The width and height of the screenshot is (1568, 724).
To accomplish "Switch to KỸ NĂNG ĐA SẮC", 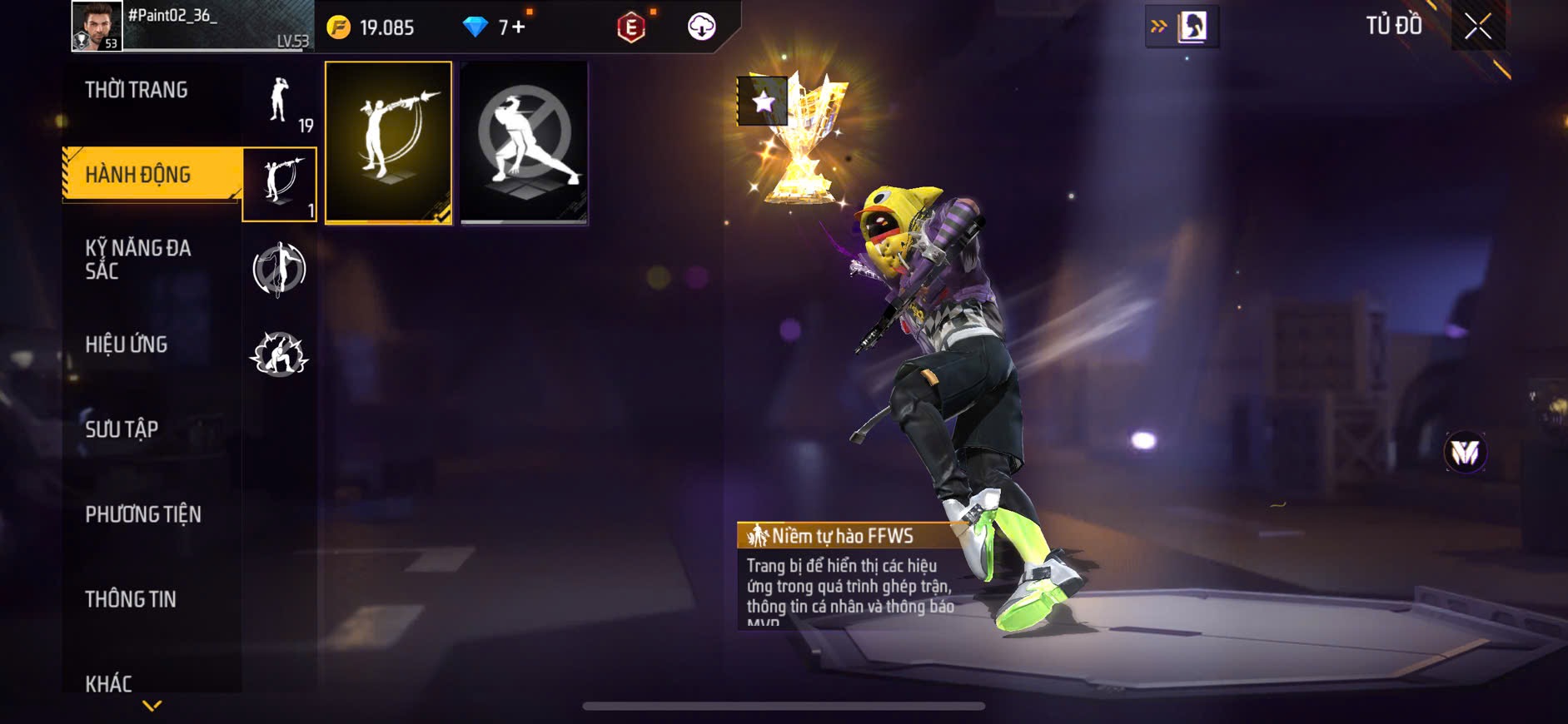I will tap(138, 259).
